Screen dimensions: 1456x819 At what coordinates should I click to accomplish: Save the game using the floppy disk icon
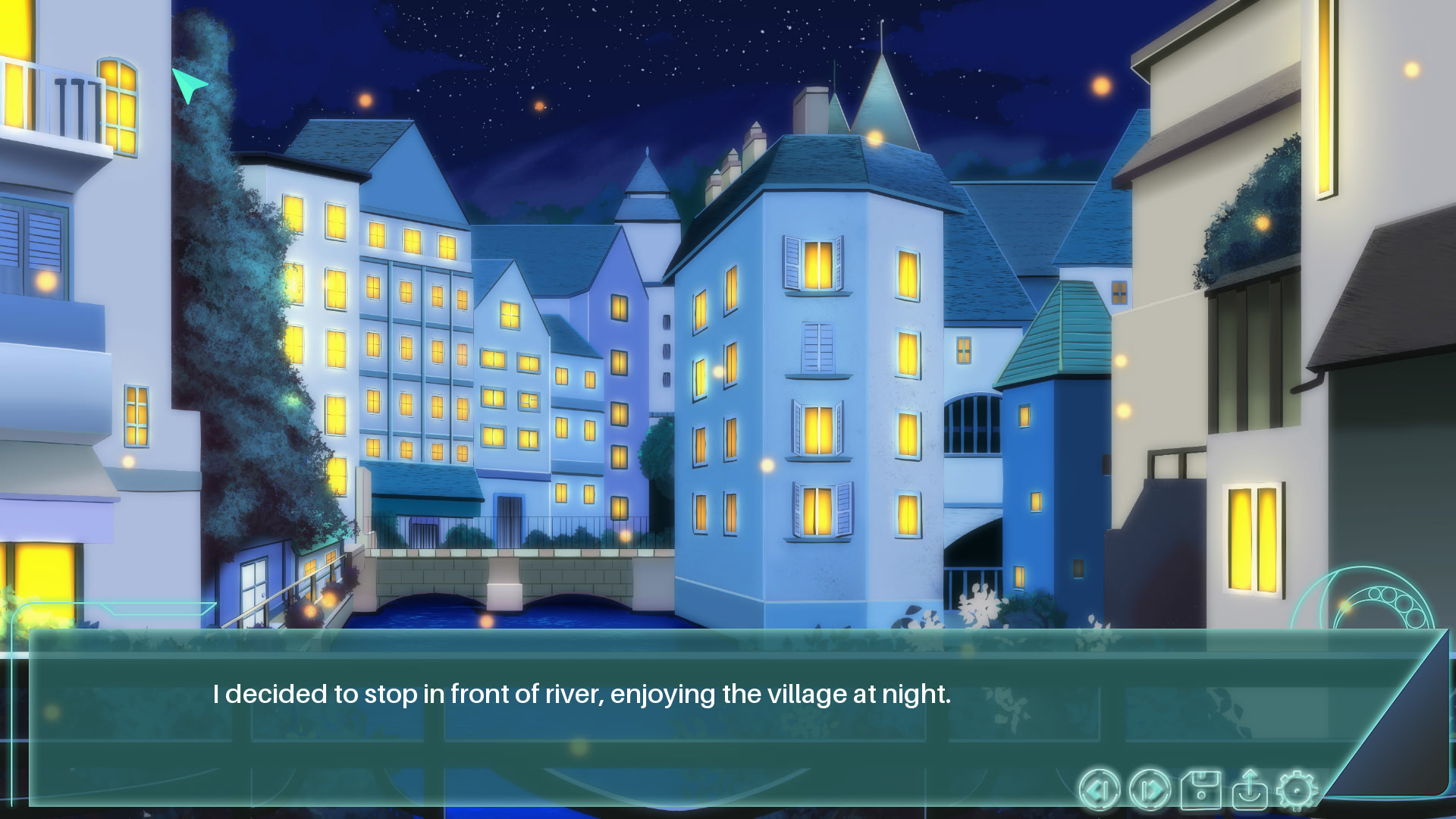click(x=1200, y=790)
